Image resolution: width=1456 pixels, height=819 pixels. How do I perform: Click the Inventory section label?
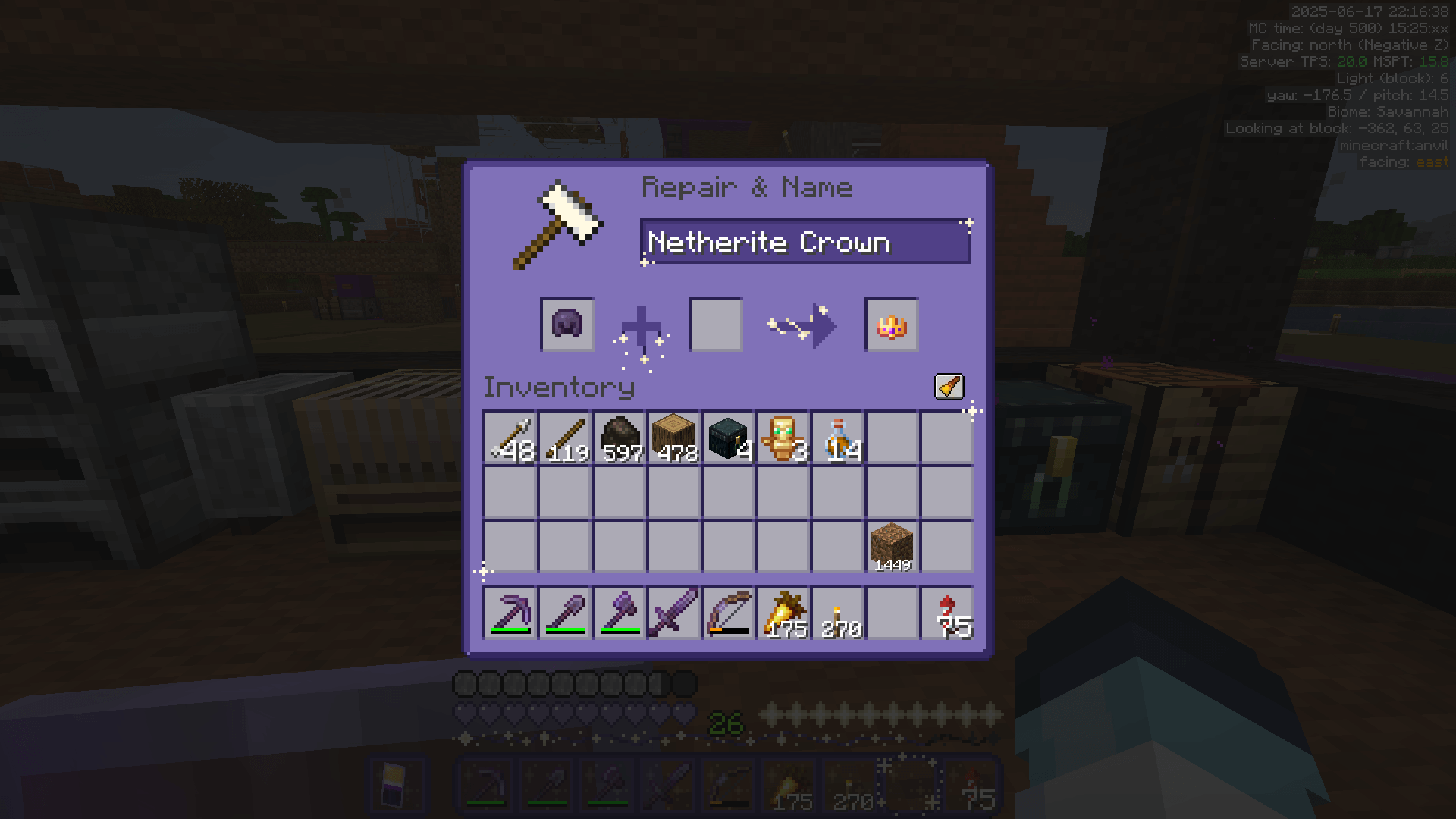pyautogui.click(x=559, y=388)
